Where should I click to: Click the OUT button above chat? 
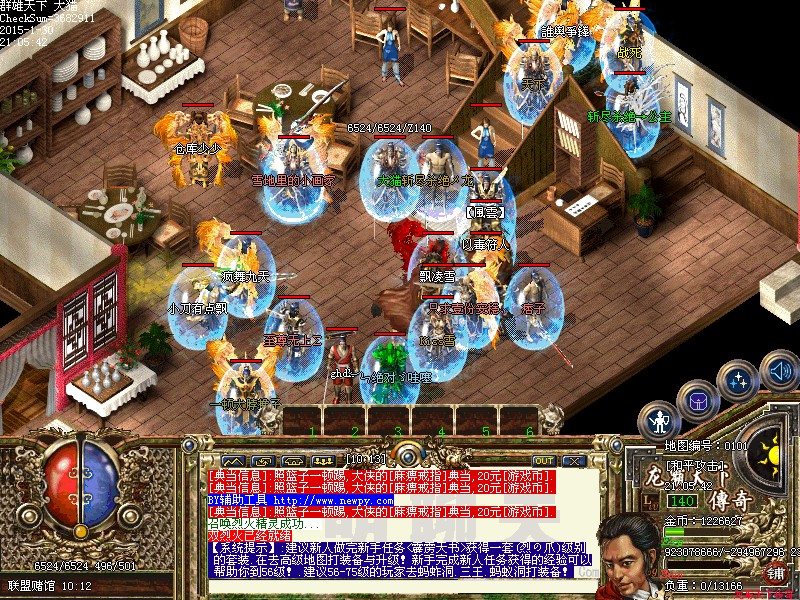(x=543, y=461)
